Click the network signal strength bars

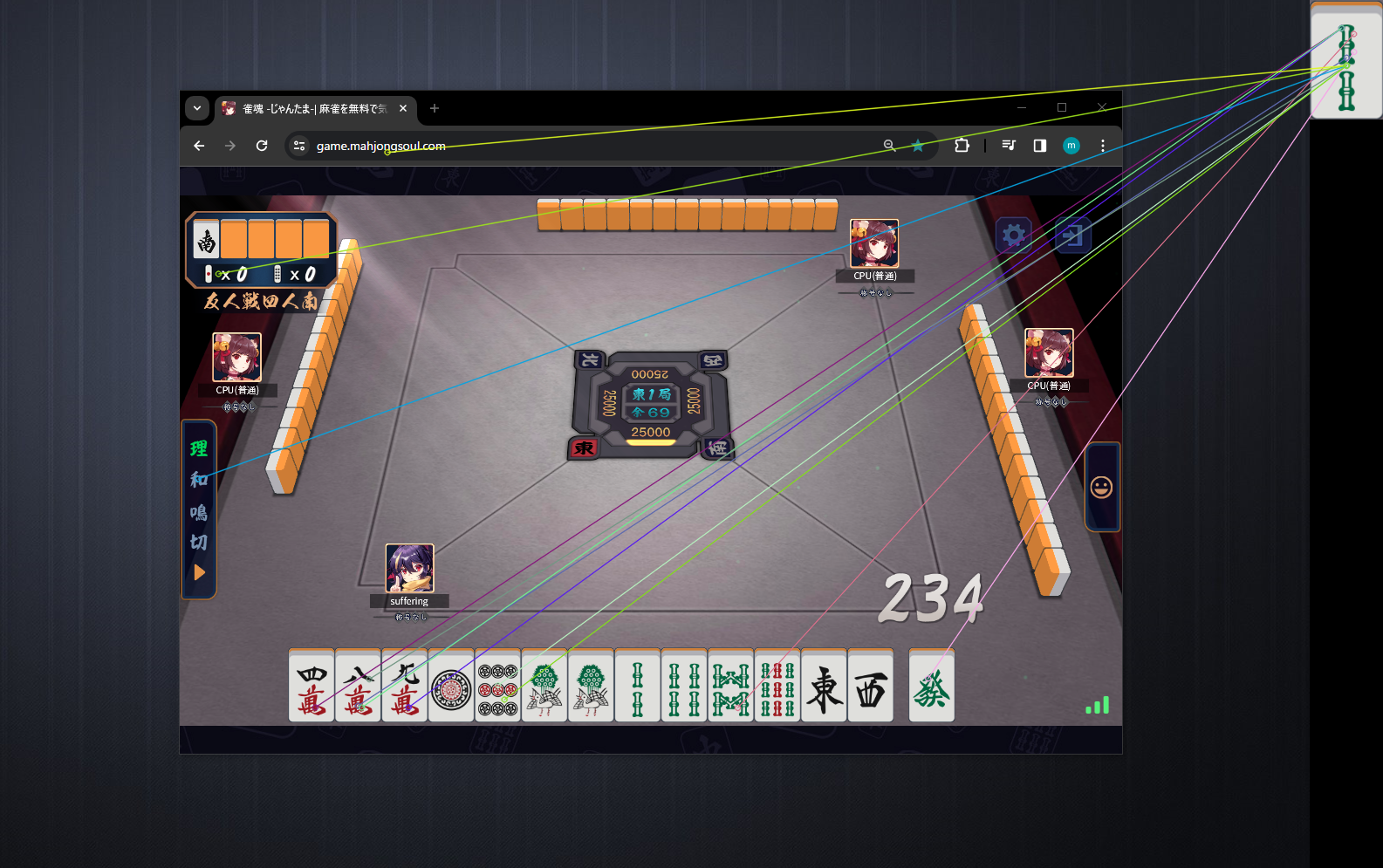pyautogui.click(x=1097, y=704)
